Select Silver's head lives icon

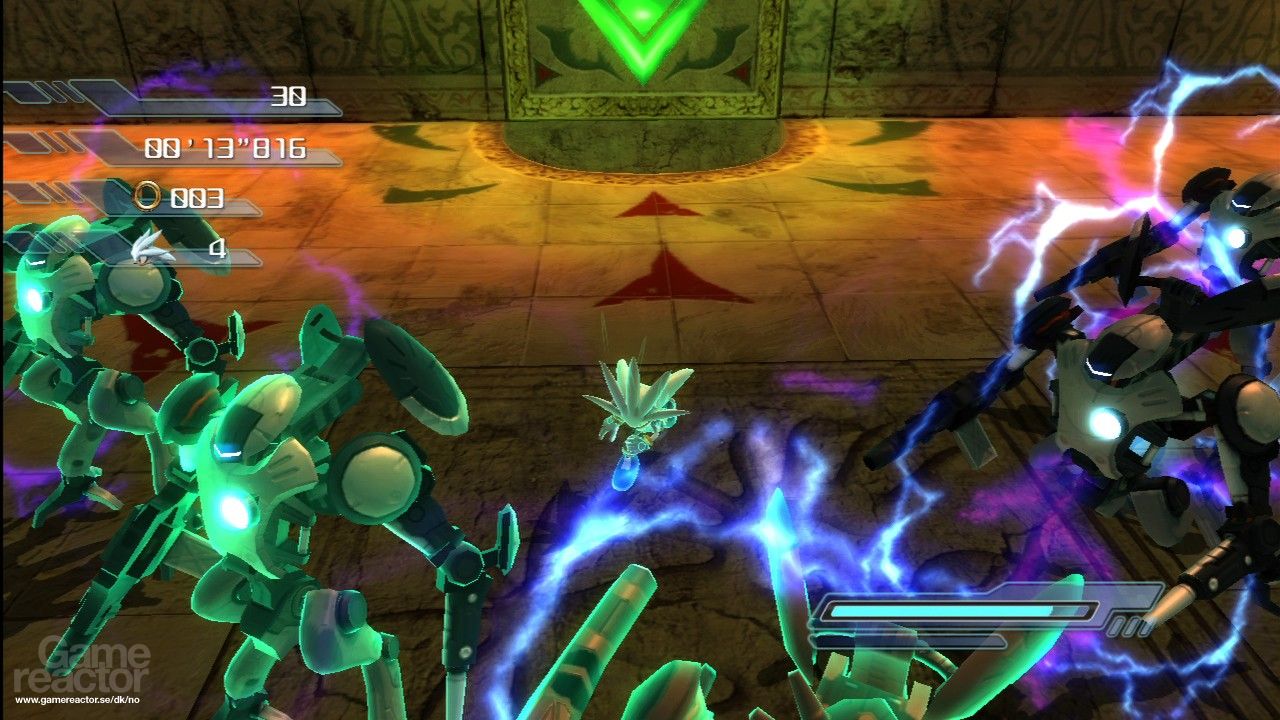(153, 247)
